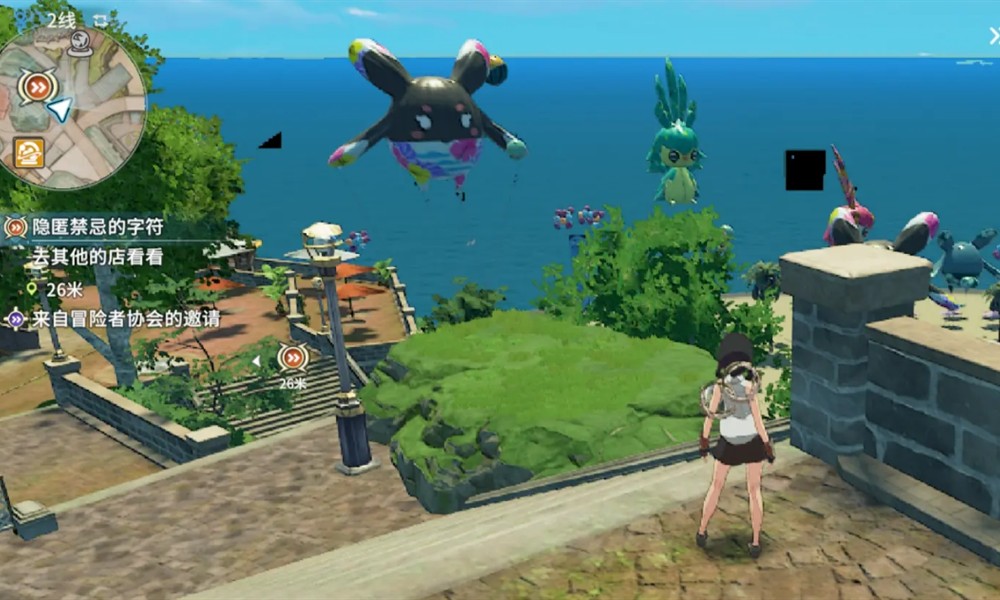
Task: Click the 26米 quest waypoint marker above the stairs
Action: pyautogui.click(x=292, y=357)
